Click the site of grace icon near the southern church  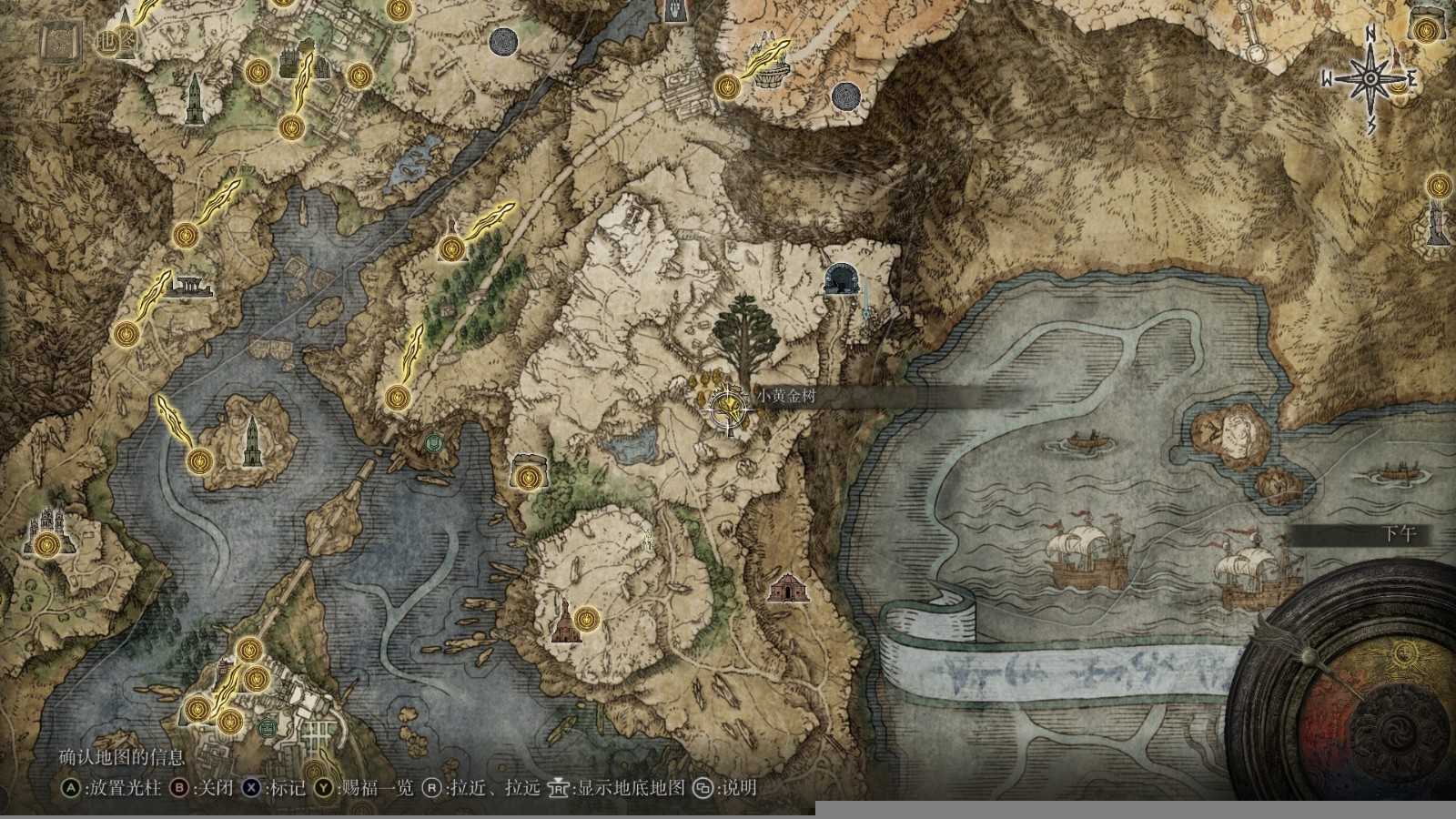pos(587,620)
